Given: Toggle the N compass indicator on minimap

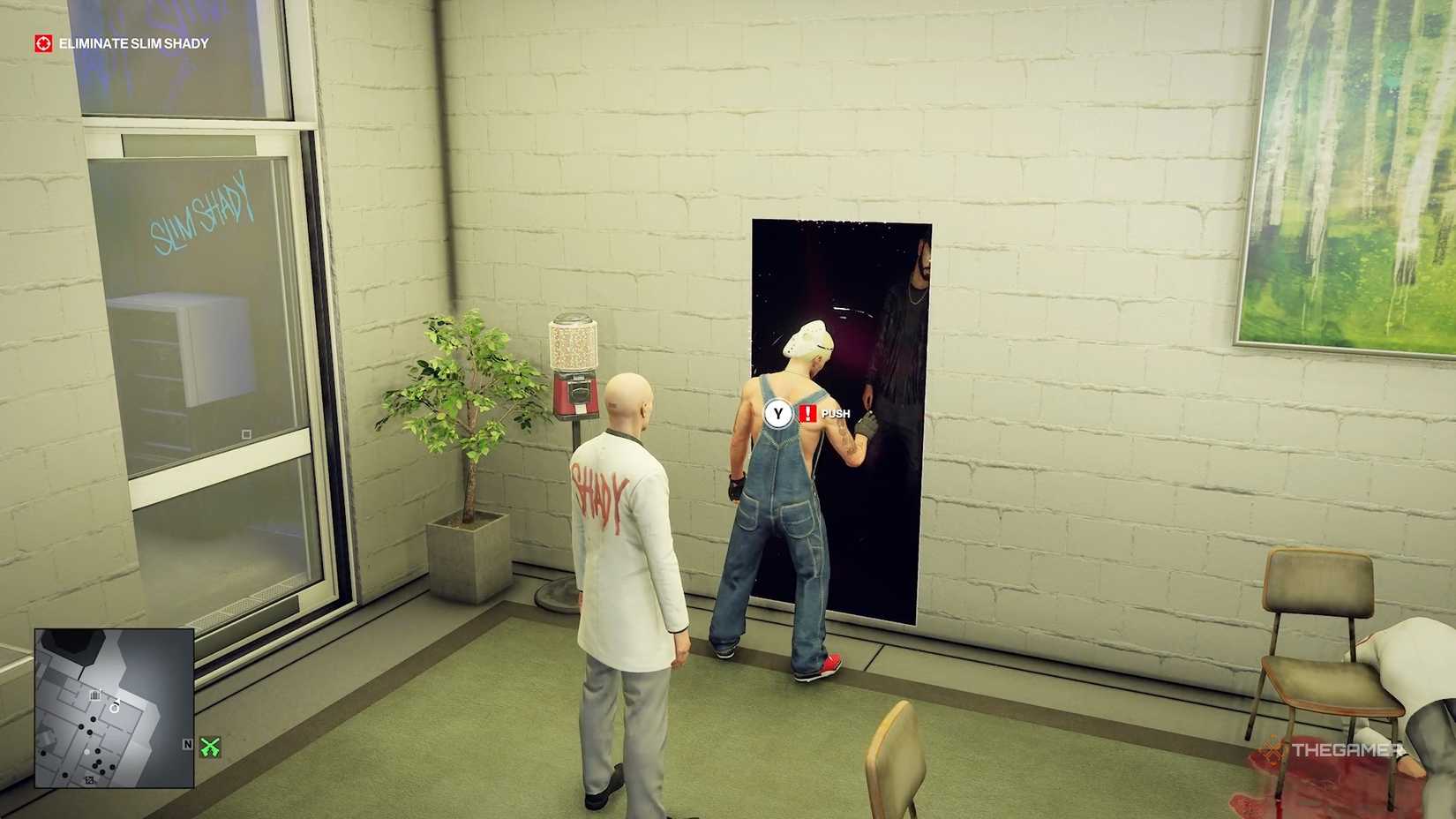Looking at the screenshot, I should [x=187, y=744].
